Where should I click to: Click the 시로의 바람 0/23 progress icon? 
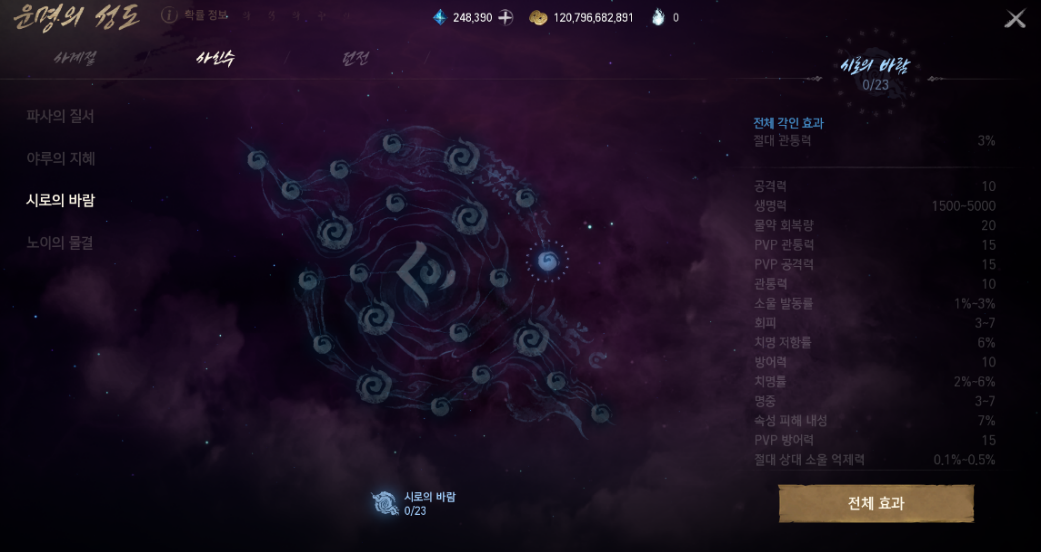click(385, 503)
